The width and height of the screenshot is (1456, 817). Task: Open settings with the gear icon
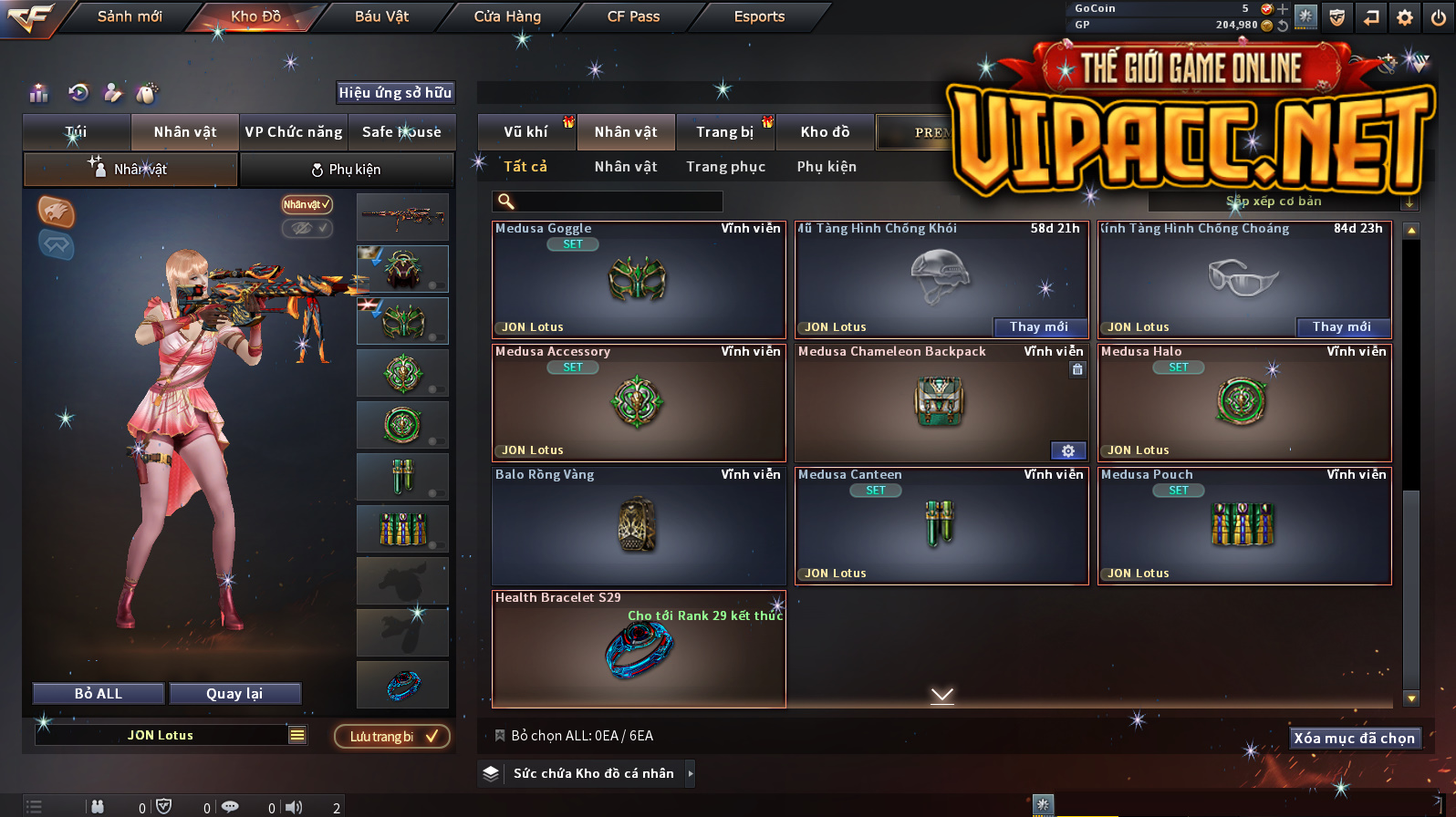click(x=1405, y=17)
